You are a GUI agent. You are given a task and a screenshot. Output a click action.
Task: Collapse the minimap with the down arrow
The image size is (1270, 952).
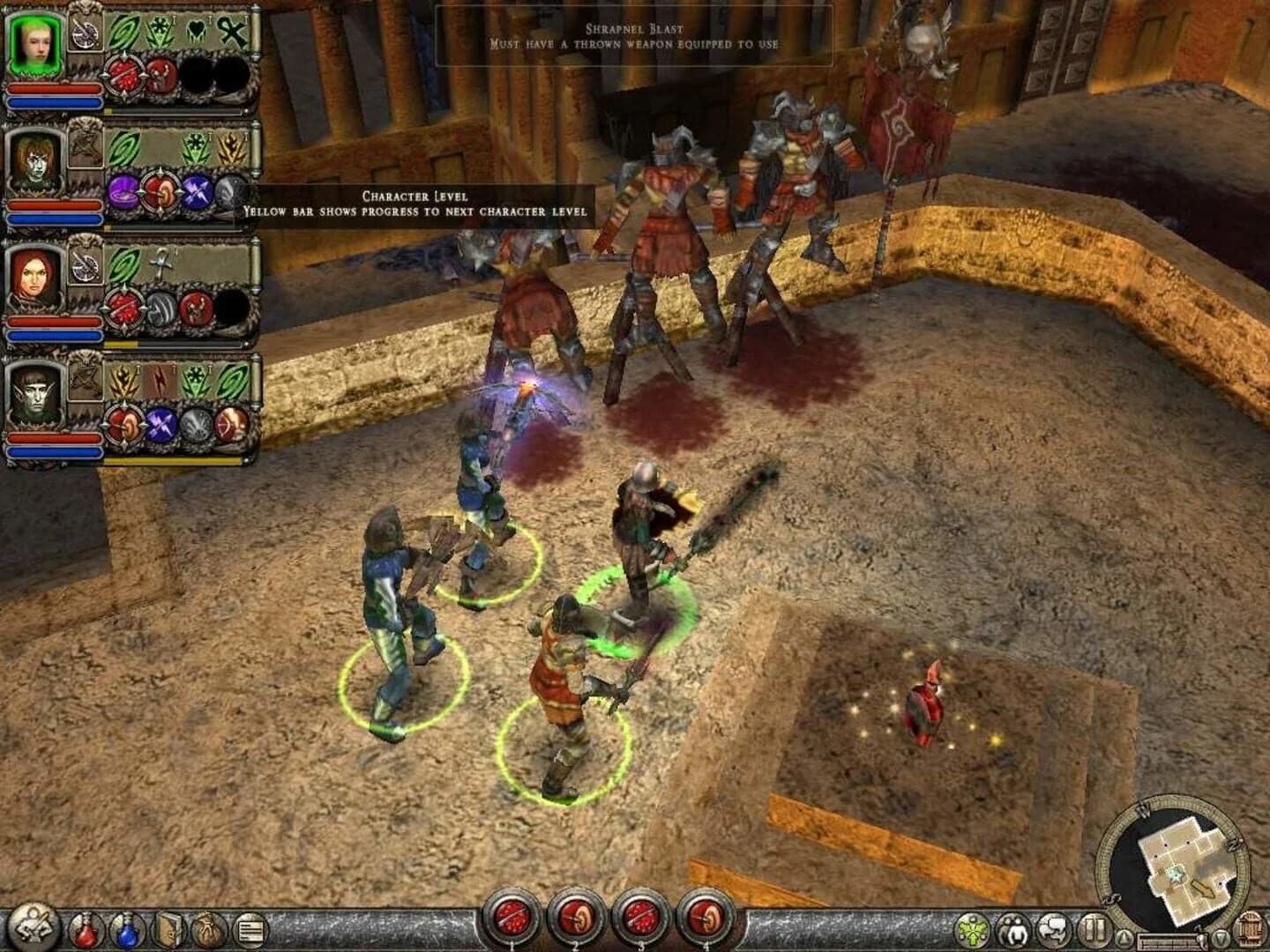pos(1221,938)
